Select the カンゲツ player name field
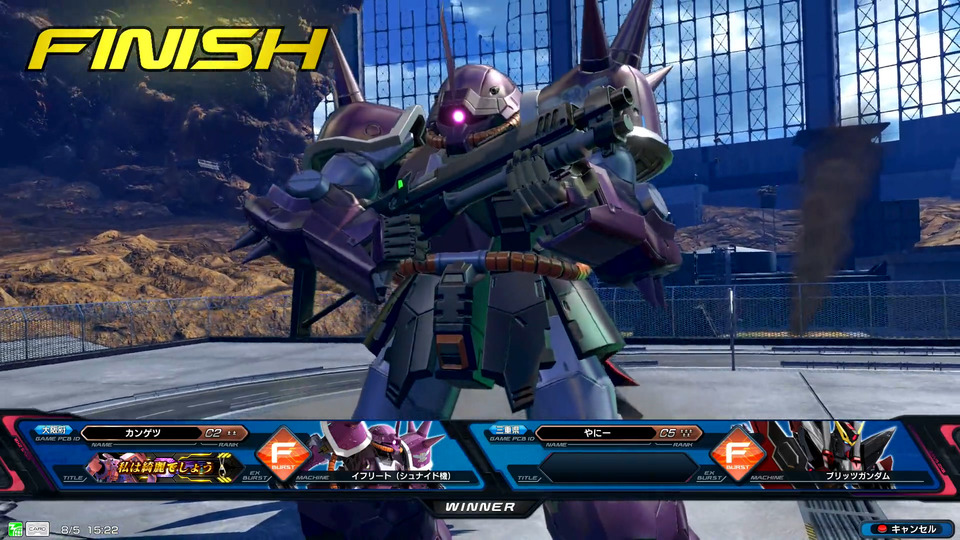 pyautogui.click(x=146, y=434)
